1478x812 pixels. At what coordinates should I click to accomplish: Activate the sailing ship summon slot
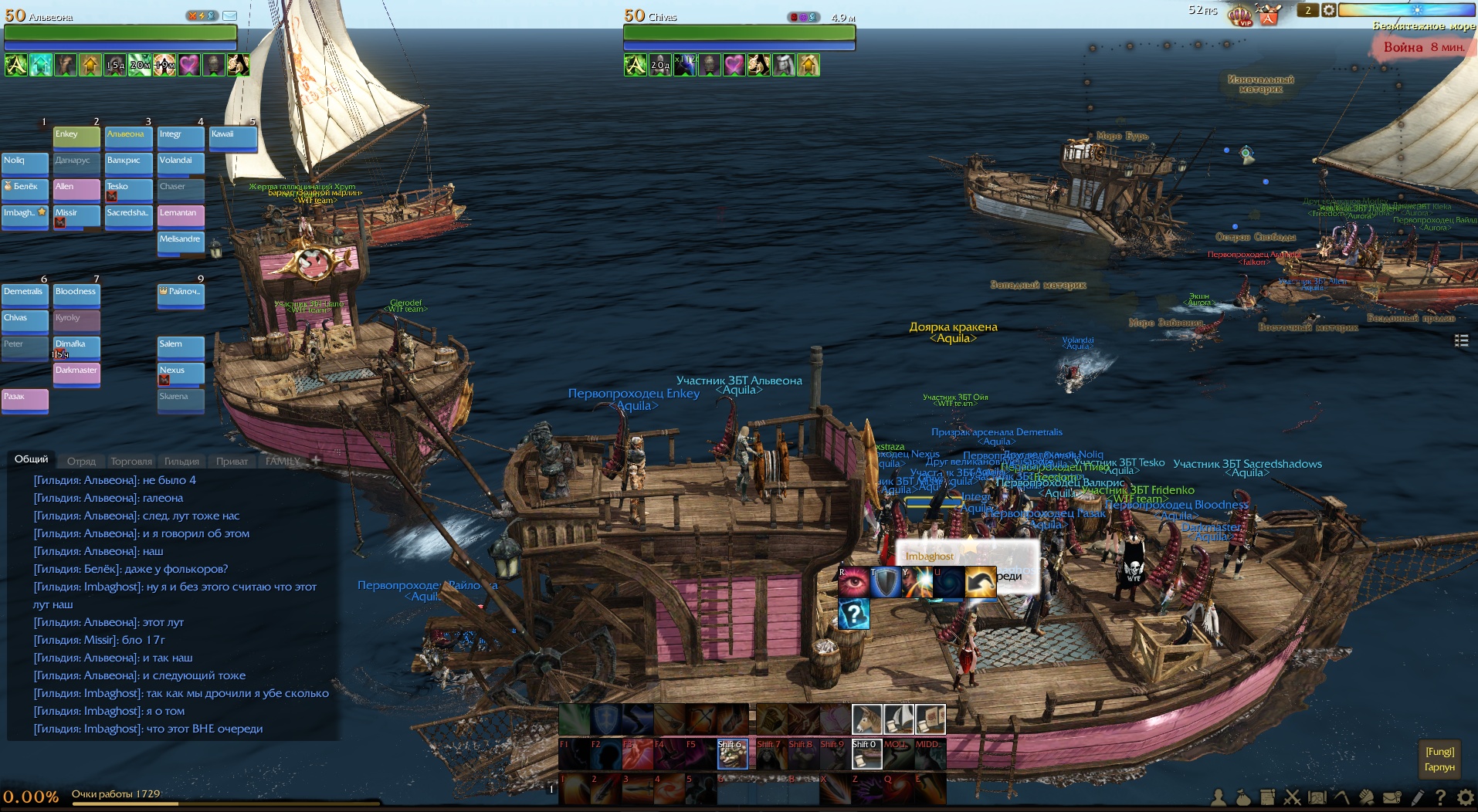[x=898, y=719]
